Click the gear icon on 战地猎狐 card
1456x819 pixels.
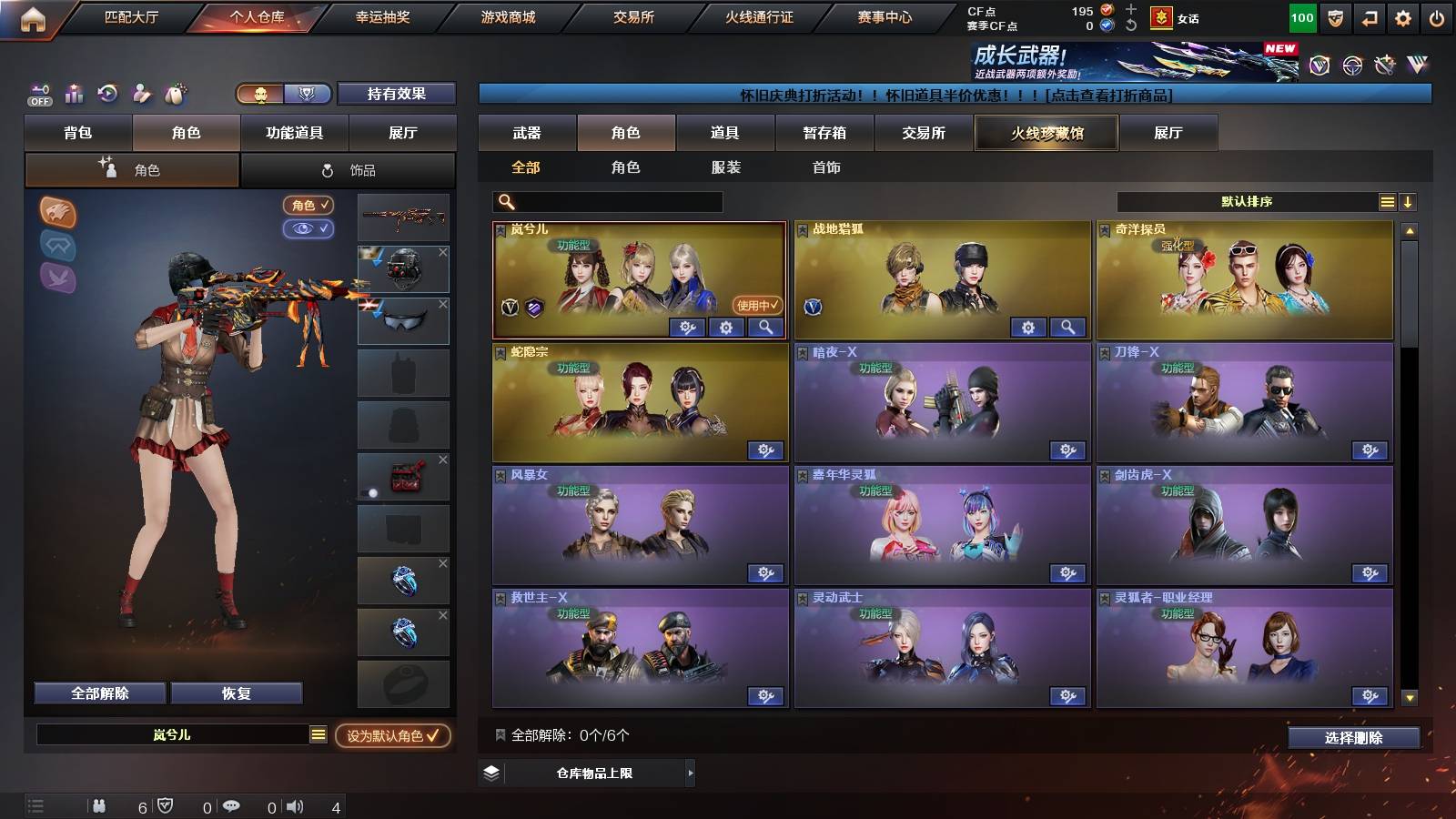point(1030,325)
